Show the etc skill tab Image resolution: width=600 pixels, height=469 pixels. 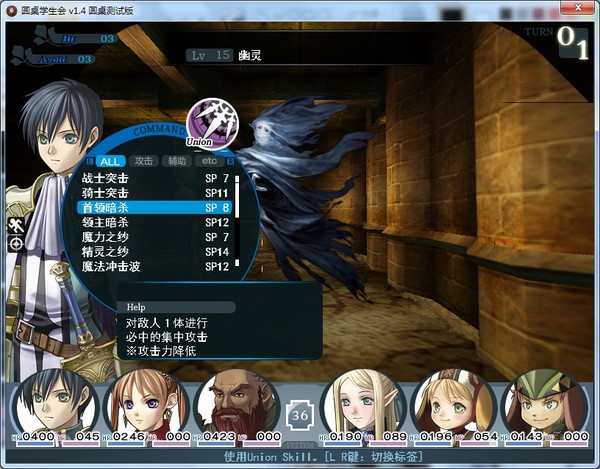click(x=209, y=161)
